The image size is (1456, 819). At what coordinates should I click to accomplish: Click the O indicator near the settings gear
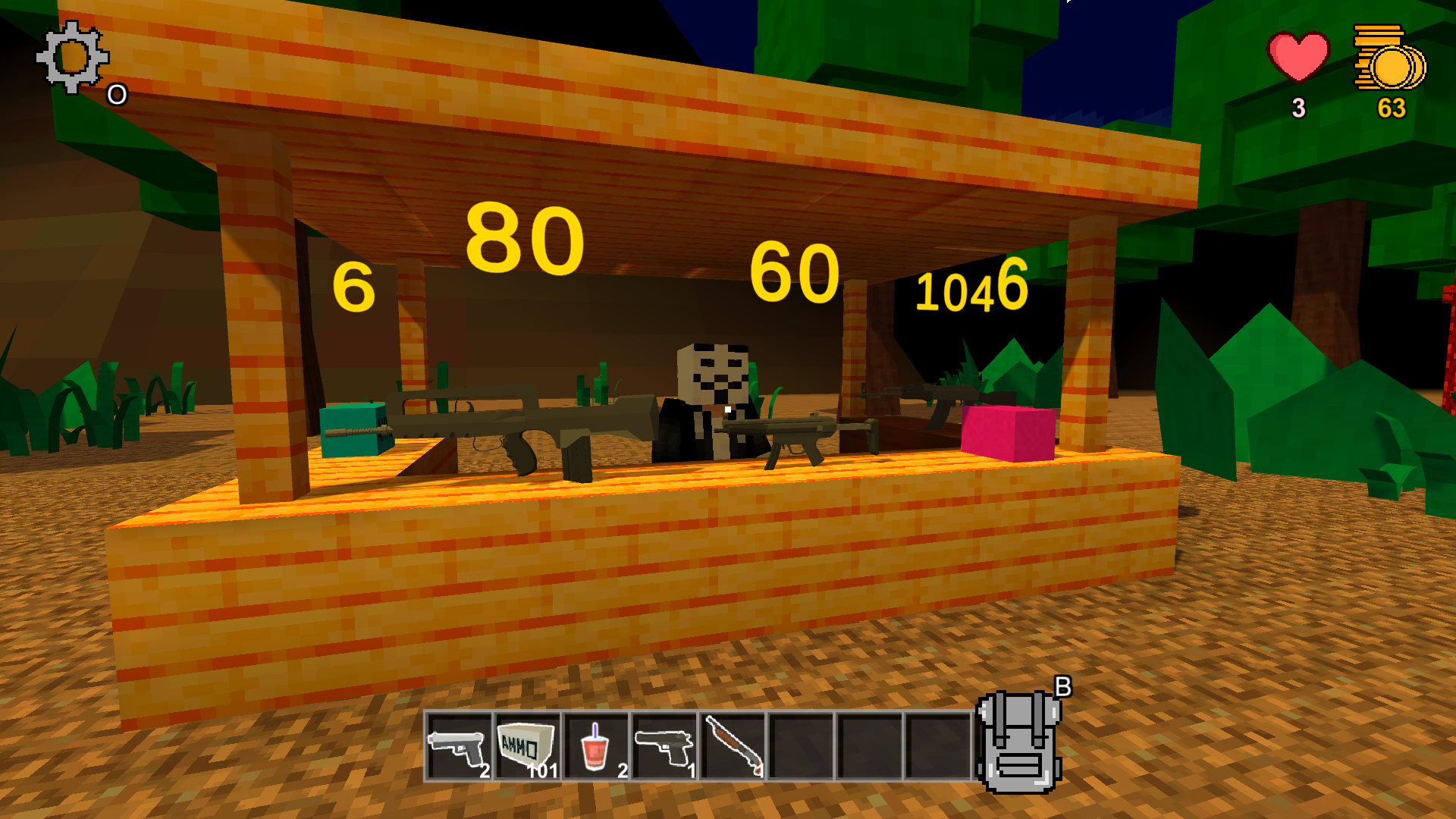click(x=116, y=94)
